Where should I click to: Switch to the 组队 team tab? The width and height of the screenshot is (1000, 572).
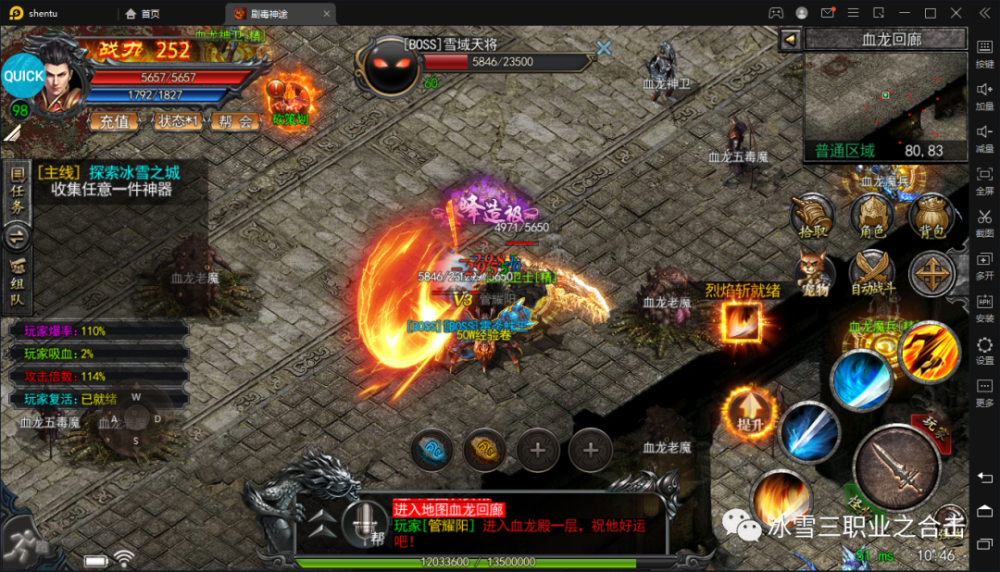point(17,286)
